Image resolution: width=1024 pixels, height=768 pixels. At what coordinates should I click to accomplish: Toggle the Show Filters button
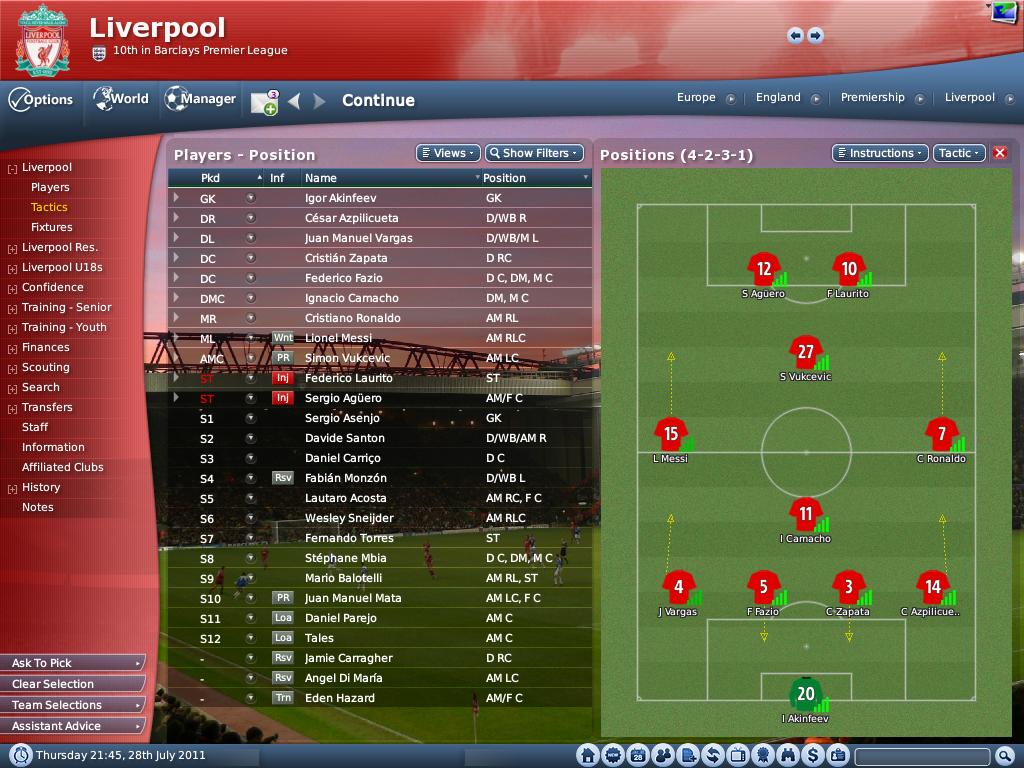(534, 153)
